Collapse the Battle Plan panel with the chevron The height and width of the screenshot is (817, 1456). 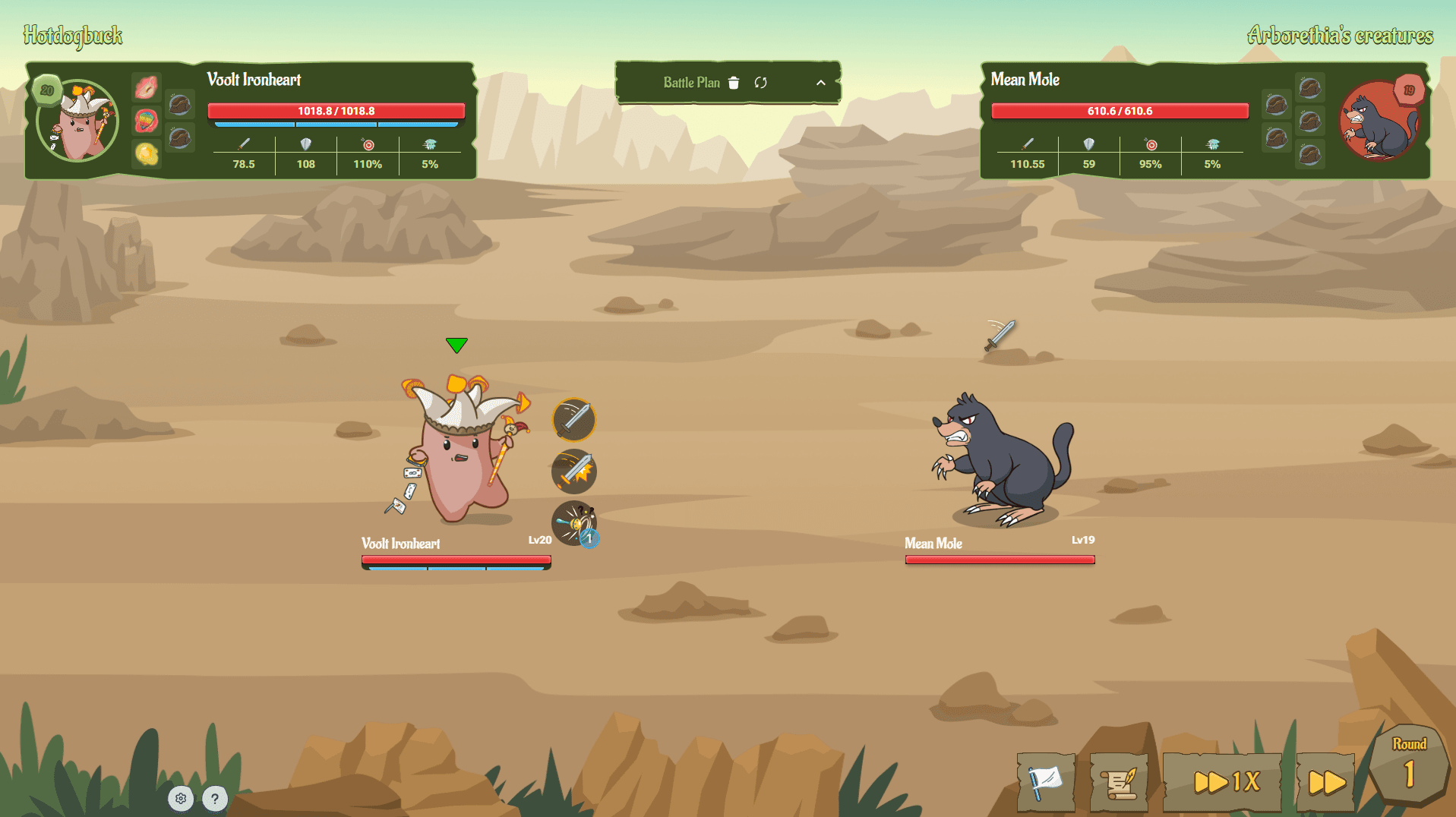(x=819, y=83)
